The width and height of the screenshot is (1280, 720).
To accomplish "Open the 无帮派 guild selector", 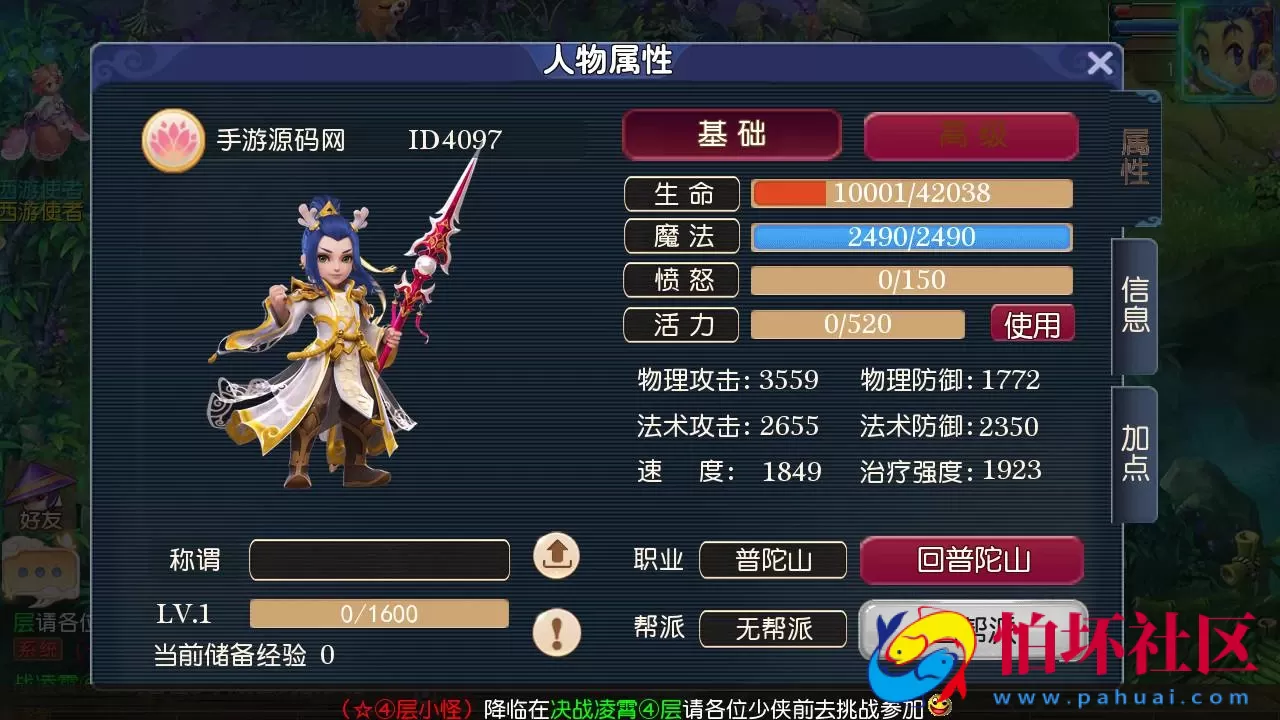I will coord(772,629).
